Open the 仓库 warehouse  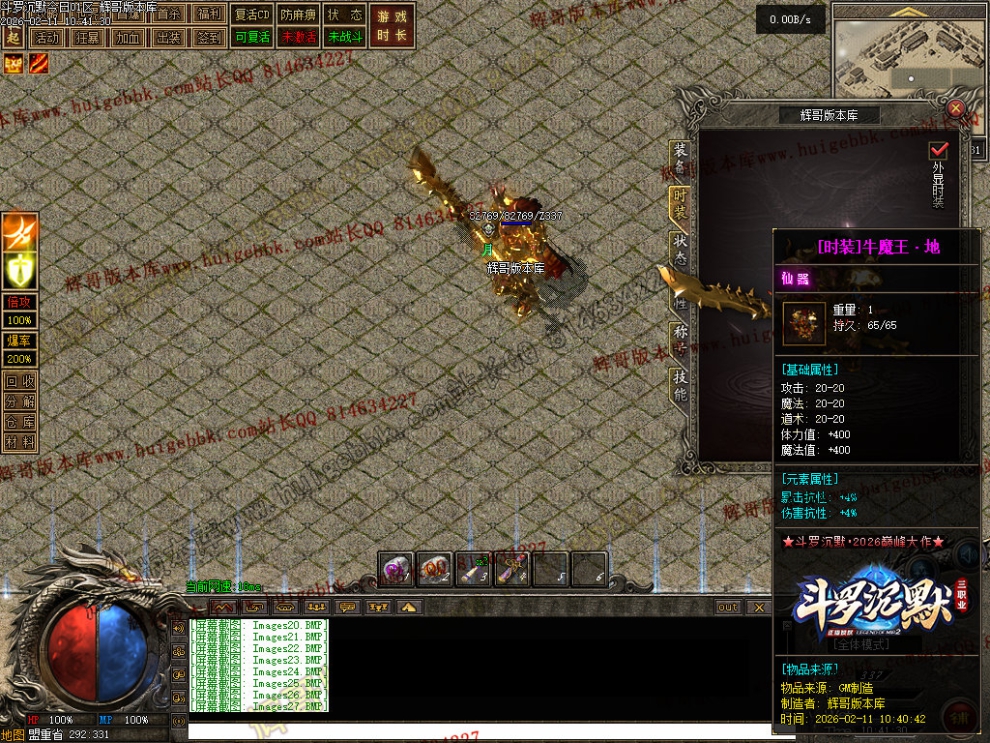[19, 421]
